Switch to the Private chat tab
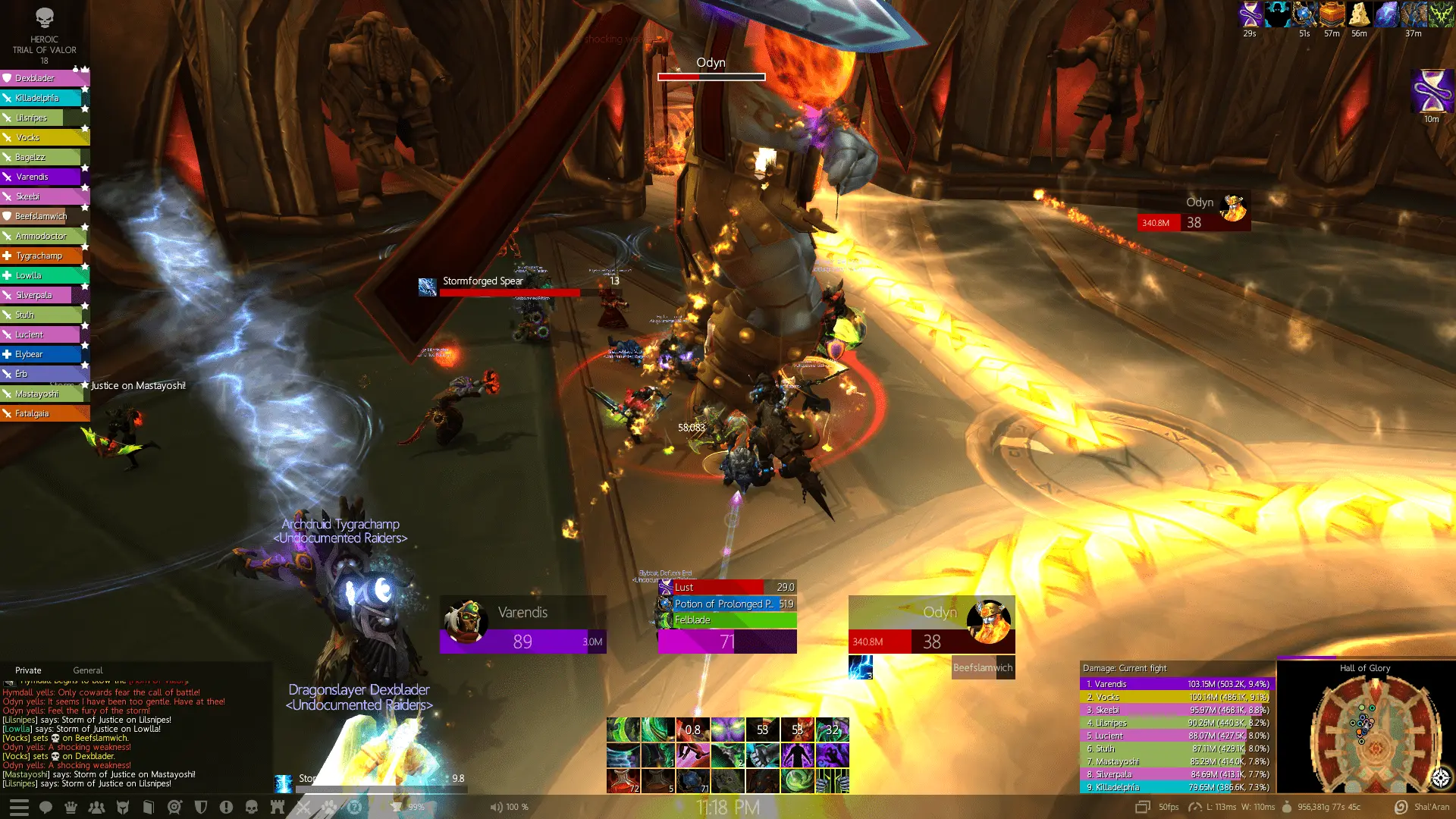This screenshot has height=819, width=1456. (x=28, y=670)
